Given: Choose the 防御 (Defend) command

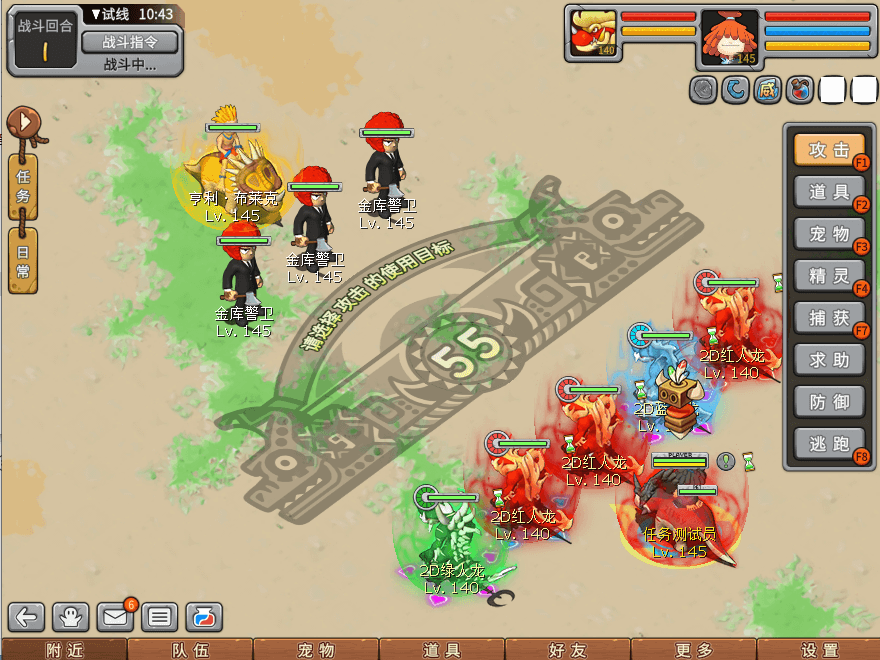Looking at the screenshot, I should click(829, 402).
